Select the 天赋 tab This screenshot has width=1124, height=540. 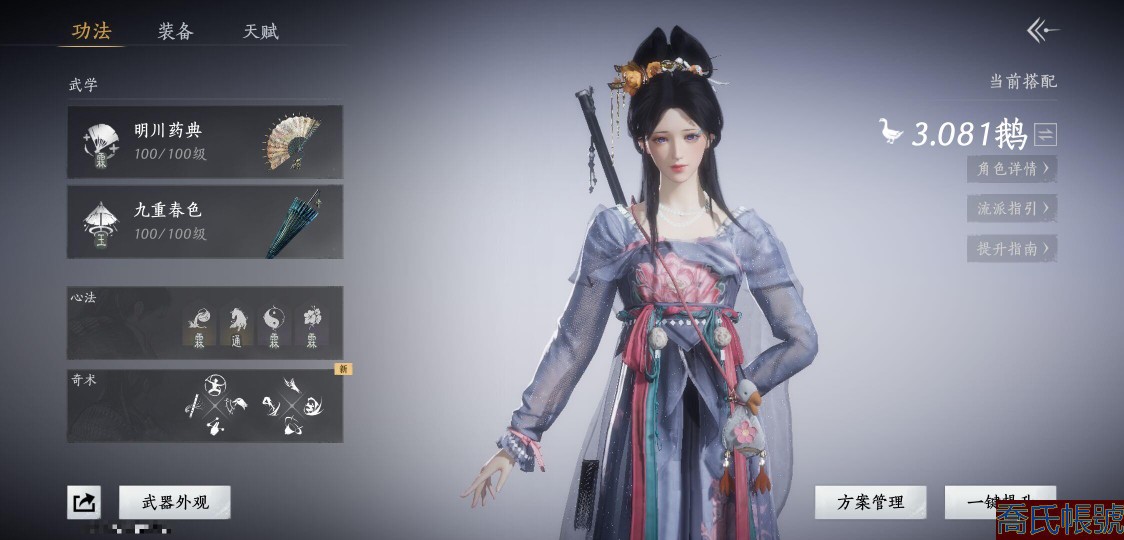click(x=261, y=31)
